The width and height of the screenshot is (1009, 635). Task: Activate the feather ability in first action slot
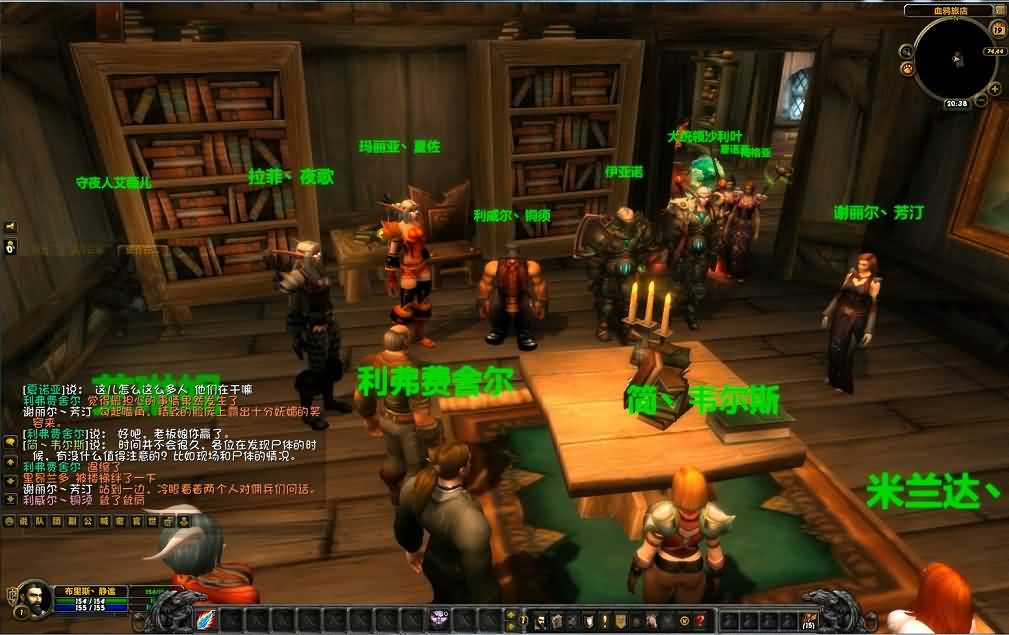coord(206,620)
